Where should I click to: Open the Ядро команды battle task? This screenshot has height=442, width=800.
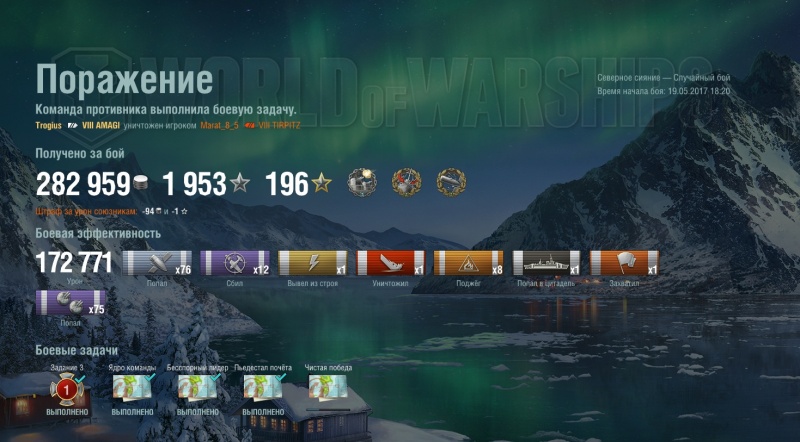click(132, 388)
